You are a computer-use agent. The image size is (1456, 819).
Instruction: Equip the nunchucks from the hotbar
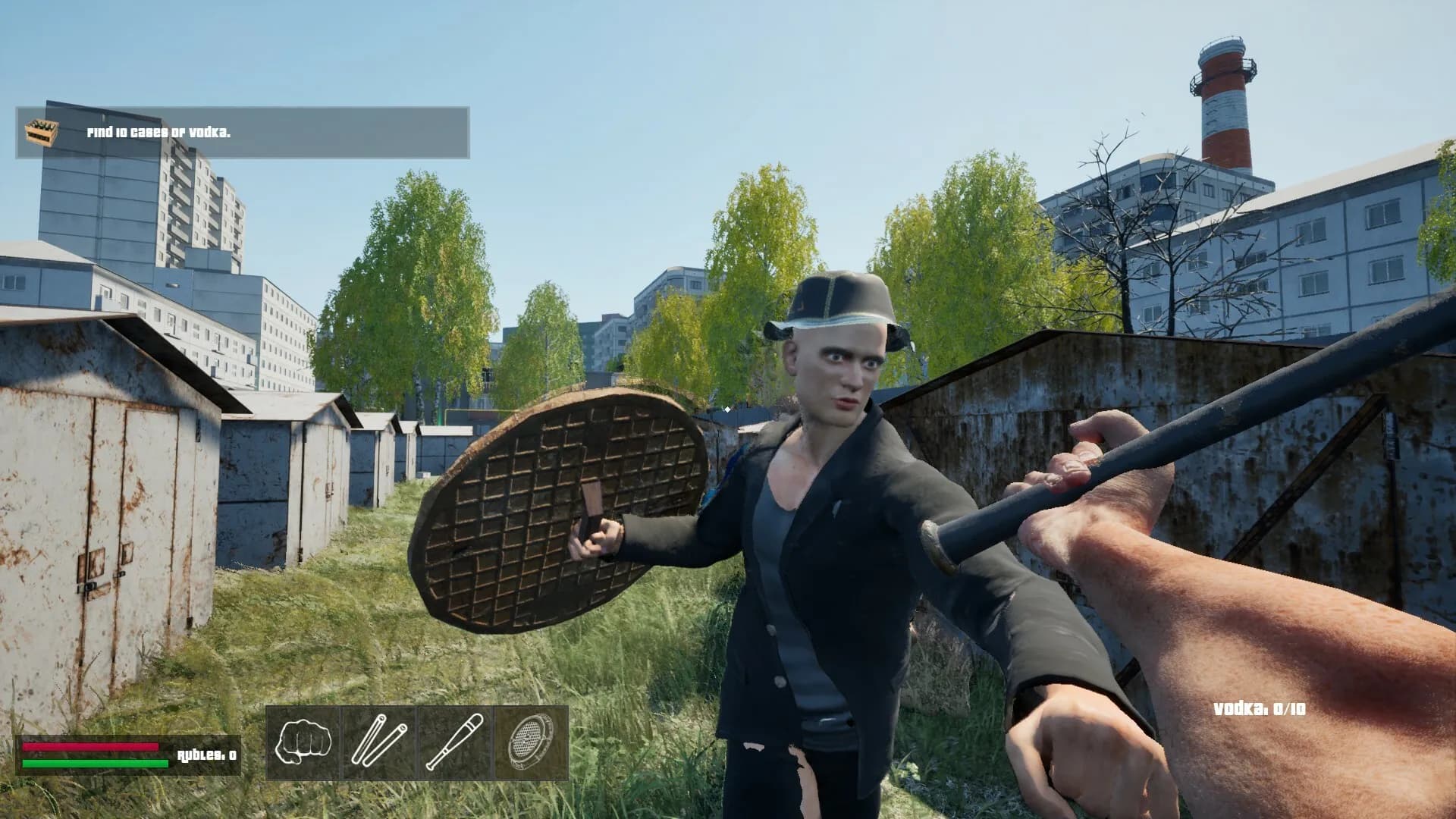(379, 742)
